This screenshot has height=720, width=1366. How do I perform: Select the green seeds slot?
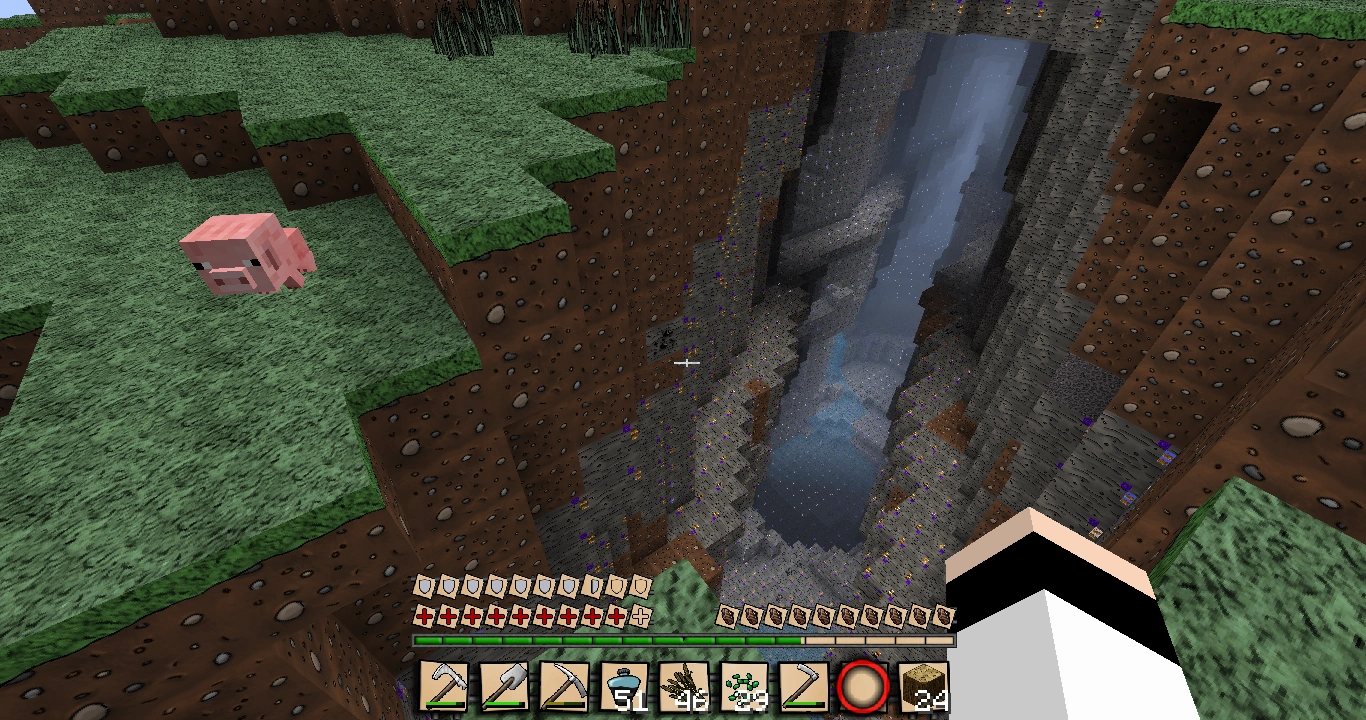(x=743, y=687)
